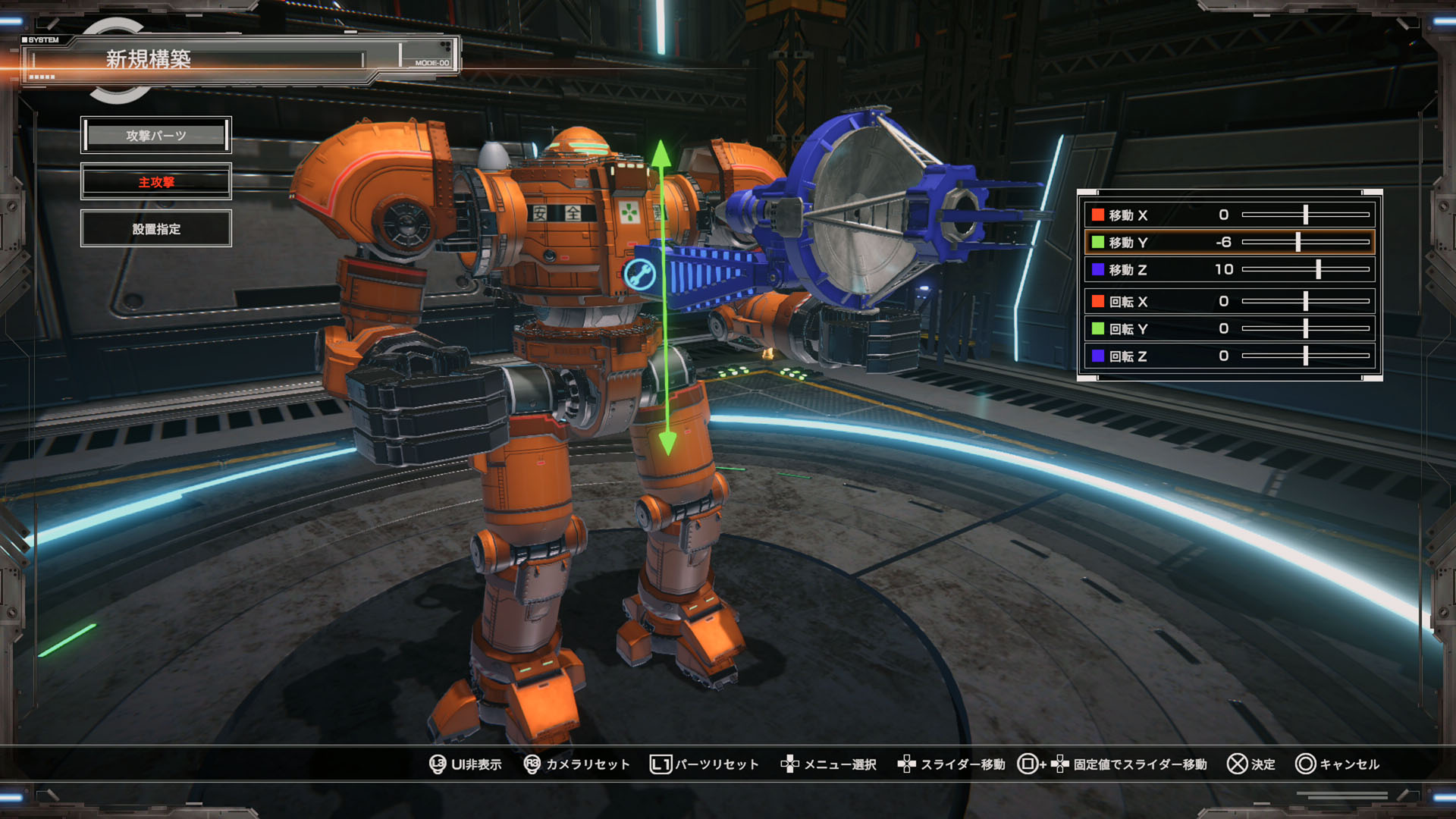1456x819 pixels.
Task: Click the 回転 Y slider track
Action: click(1305, 329)
